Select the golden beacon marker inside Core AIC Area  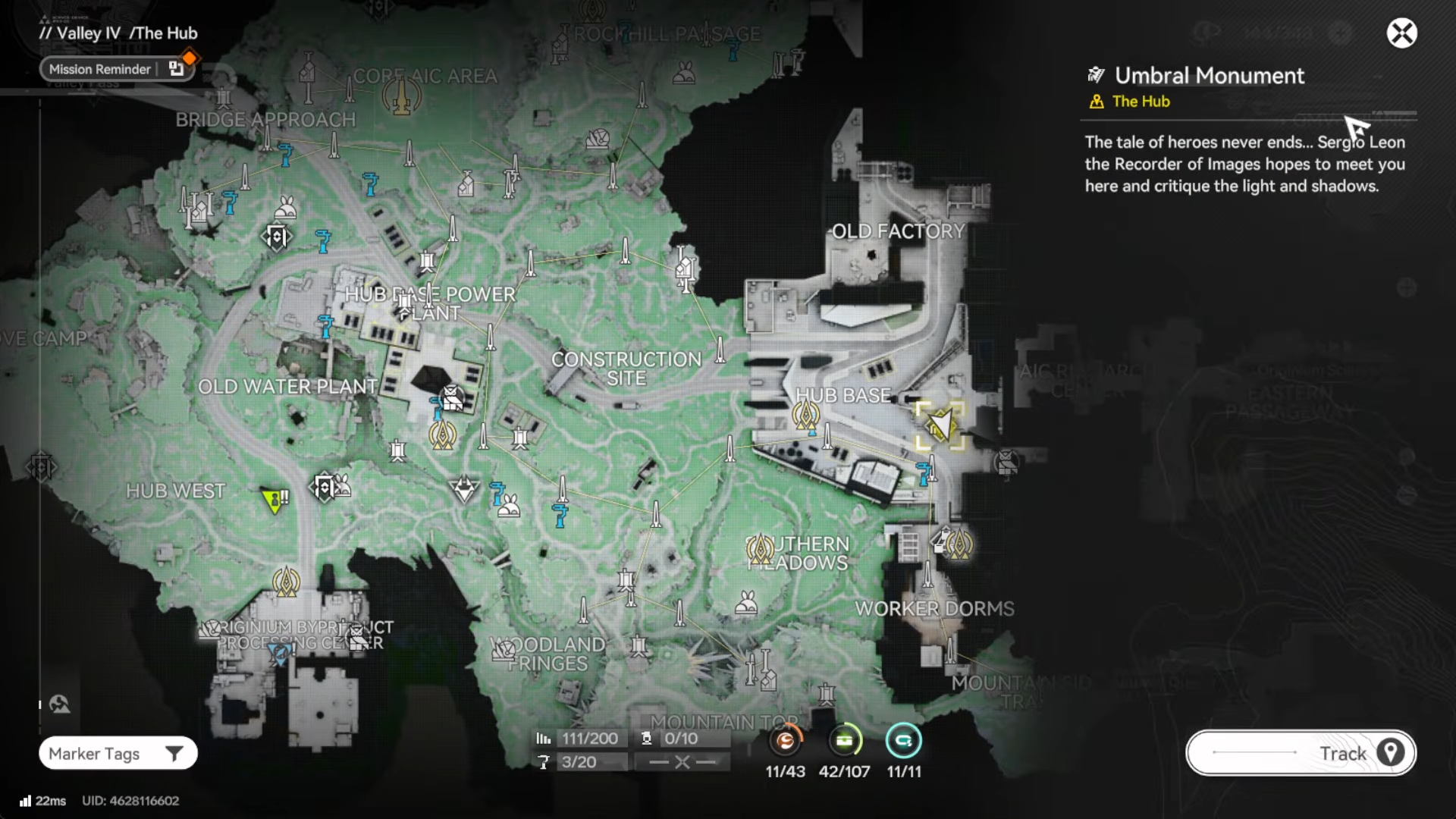pyautogui.click(x=401, y=96)
